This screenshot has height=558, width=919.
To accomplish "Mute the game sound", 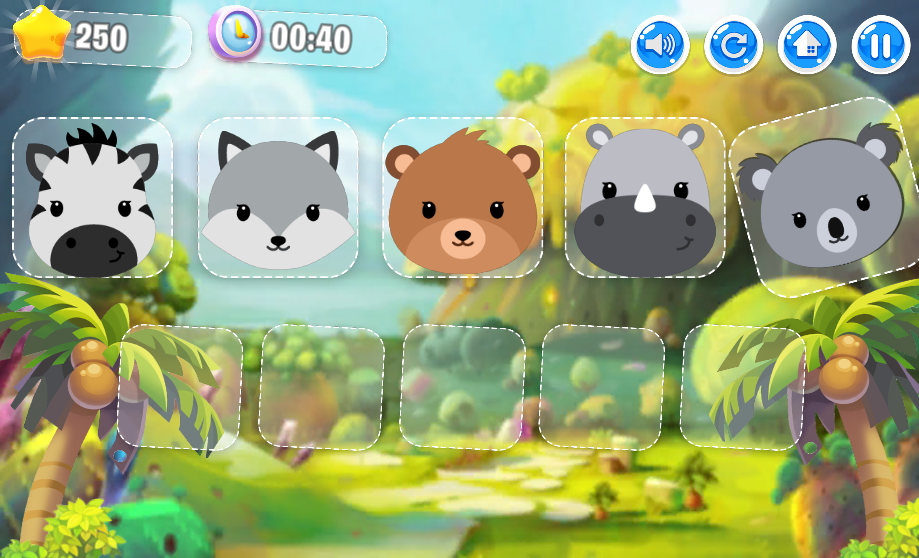I will [660, 46].
